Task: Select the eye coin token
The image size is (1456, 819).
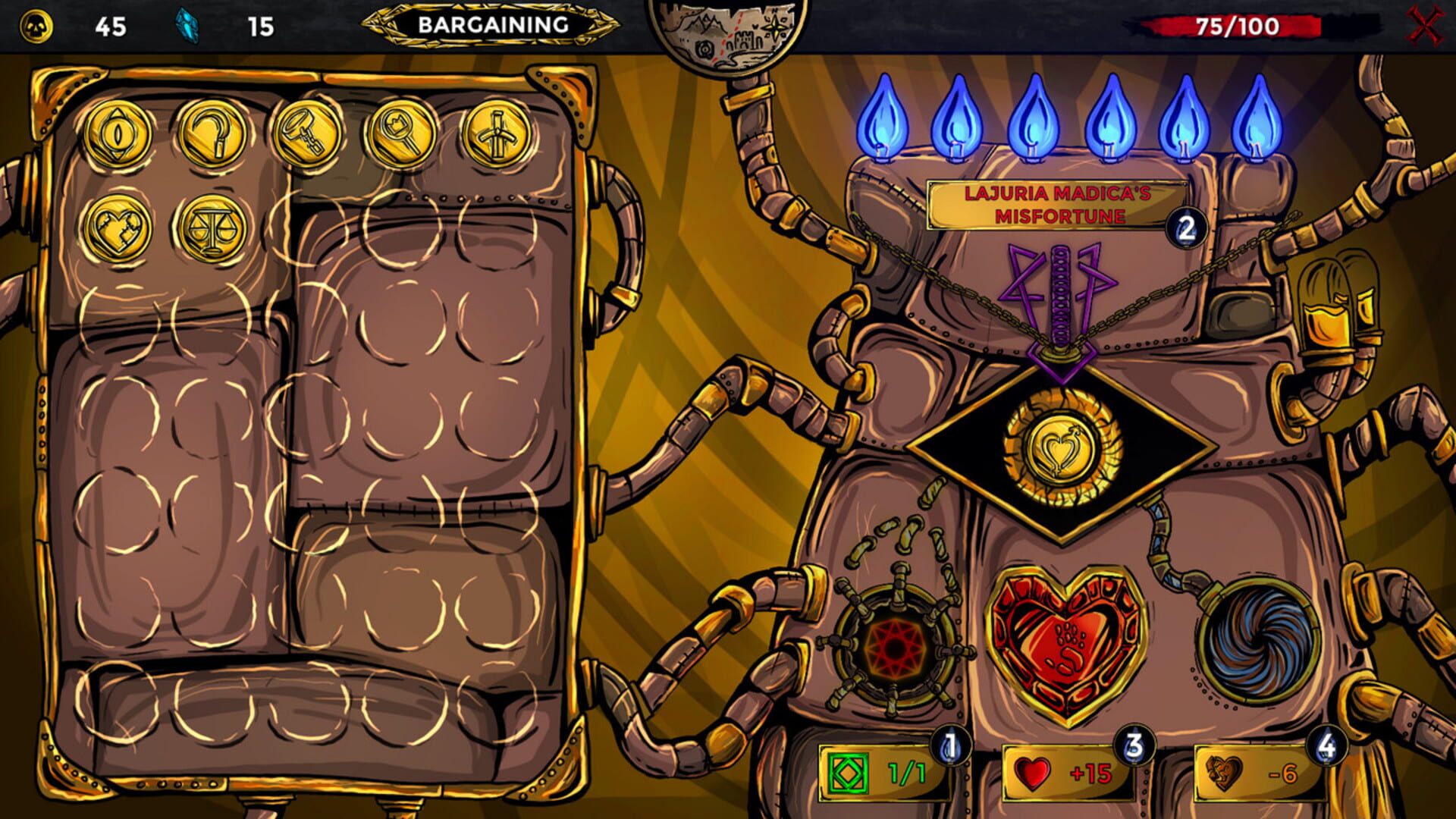Action: point(118,133)
